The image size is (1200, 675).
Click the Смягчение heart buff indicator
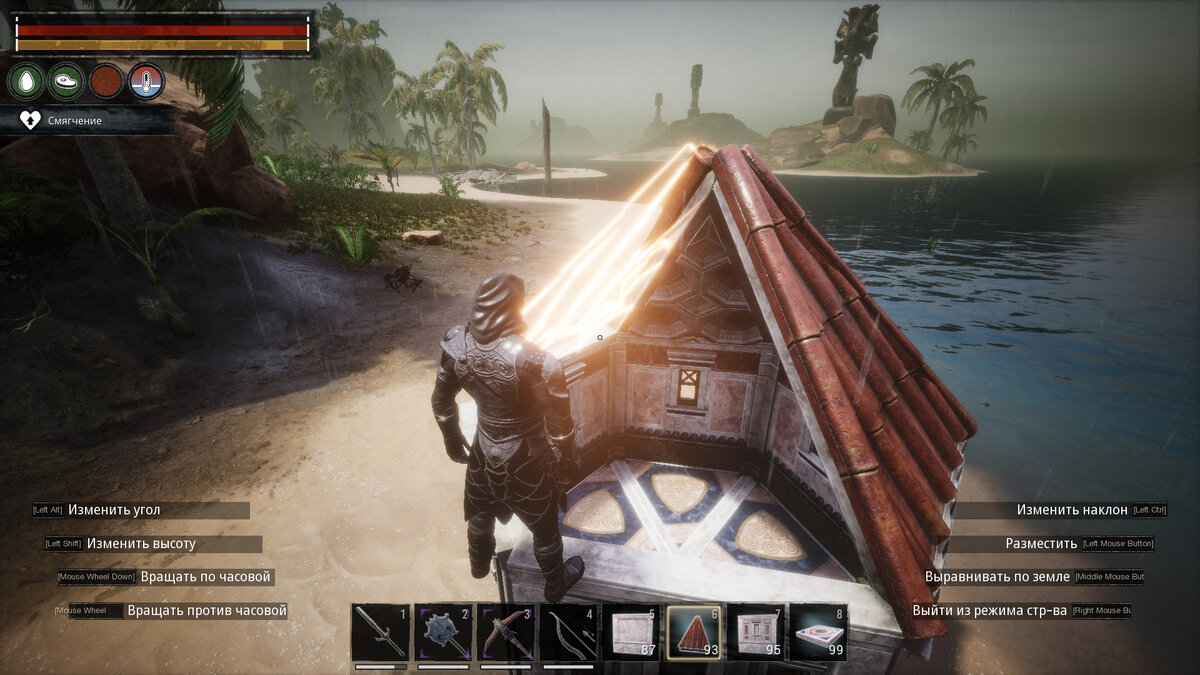click(31, 120)
